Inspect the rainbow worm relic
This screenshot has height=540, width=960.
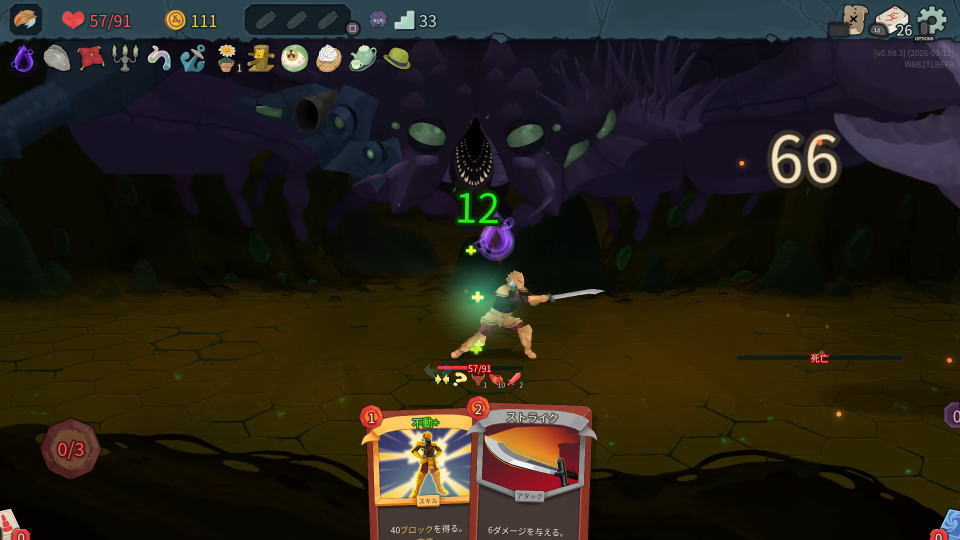pos(159,59)
